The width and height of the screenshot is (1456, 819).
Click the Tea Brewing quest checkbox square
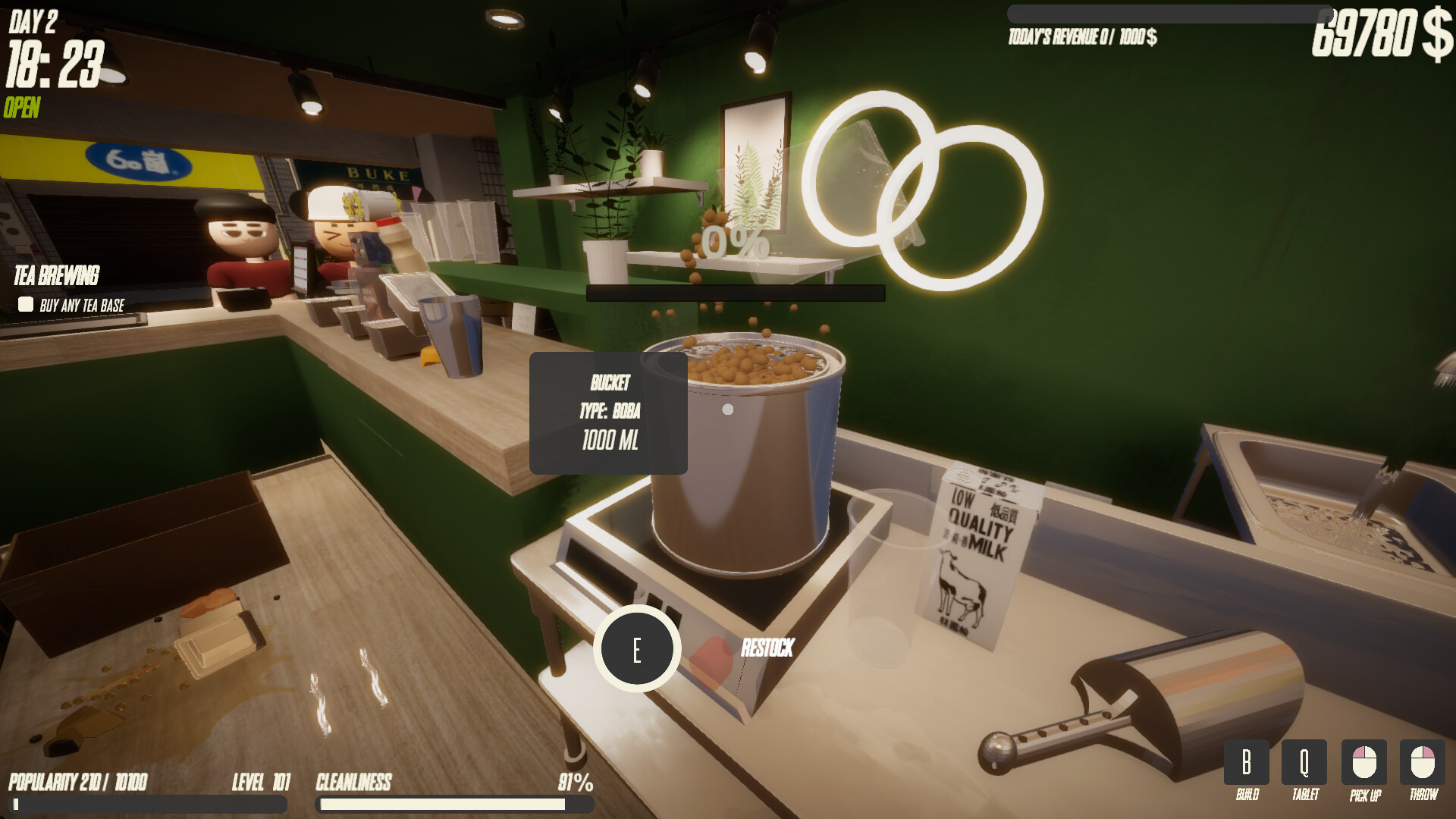coord(25,305)
